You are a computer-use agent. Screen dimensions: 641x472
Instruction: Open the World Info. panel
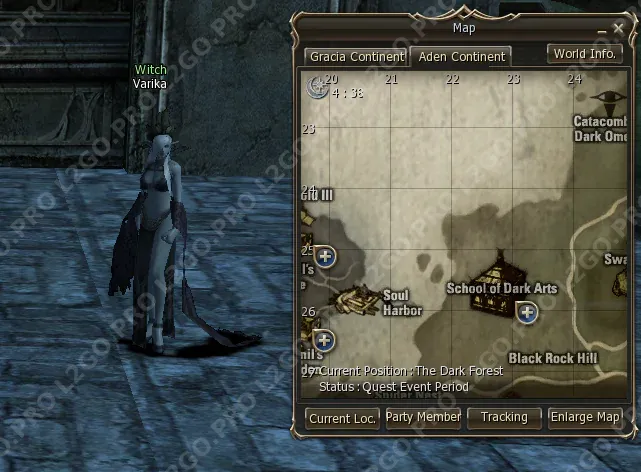tap(584, 54)
